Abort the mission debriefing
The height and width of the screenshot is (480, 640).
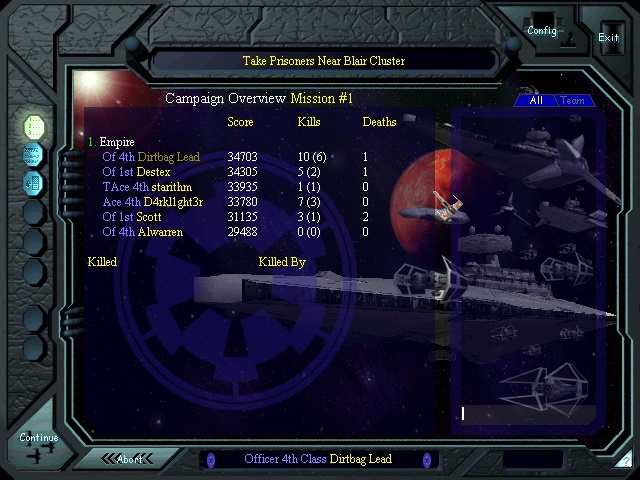point(130,459)
